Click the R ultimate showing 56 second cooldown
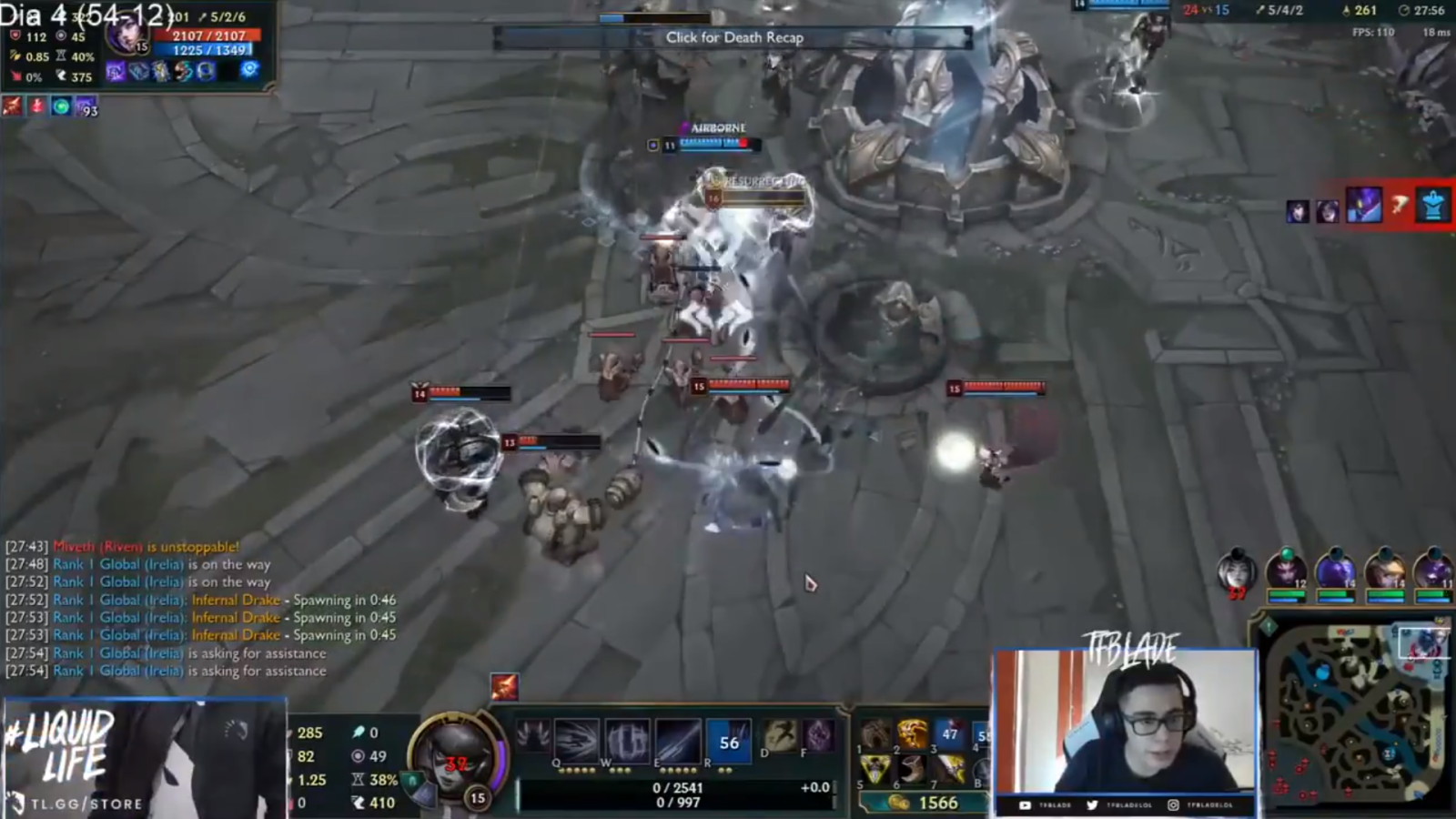The width and height of the screenshot is (1456, 819). pyautogui.click(x=729, y=742)
